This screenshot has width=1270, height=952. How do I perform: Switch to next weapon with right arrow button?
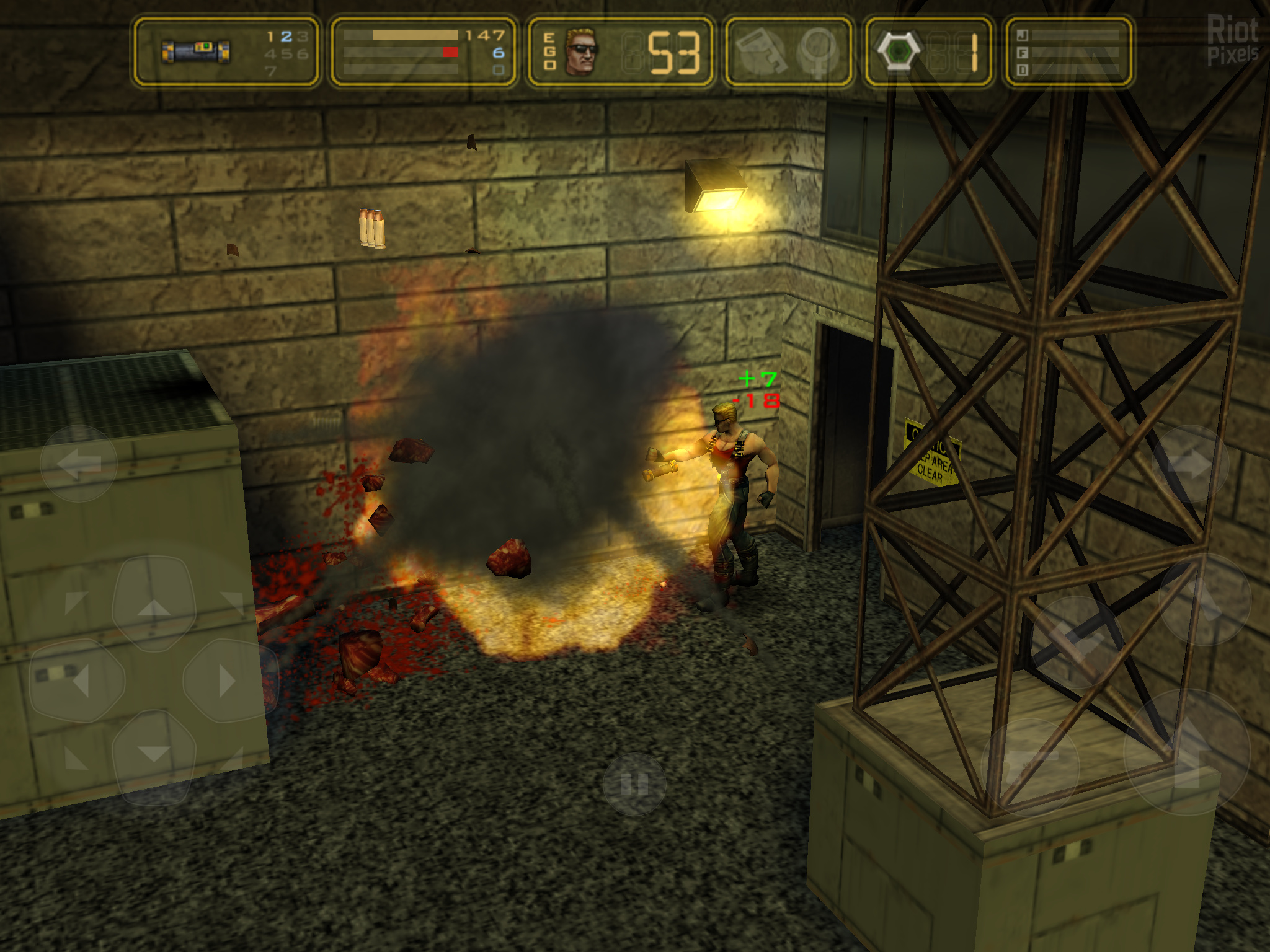[1189, 464]
